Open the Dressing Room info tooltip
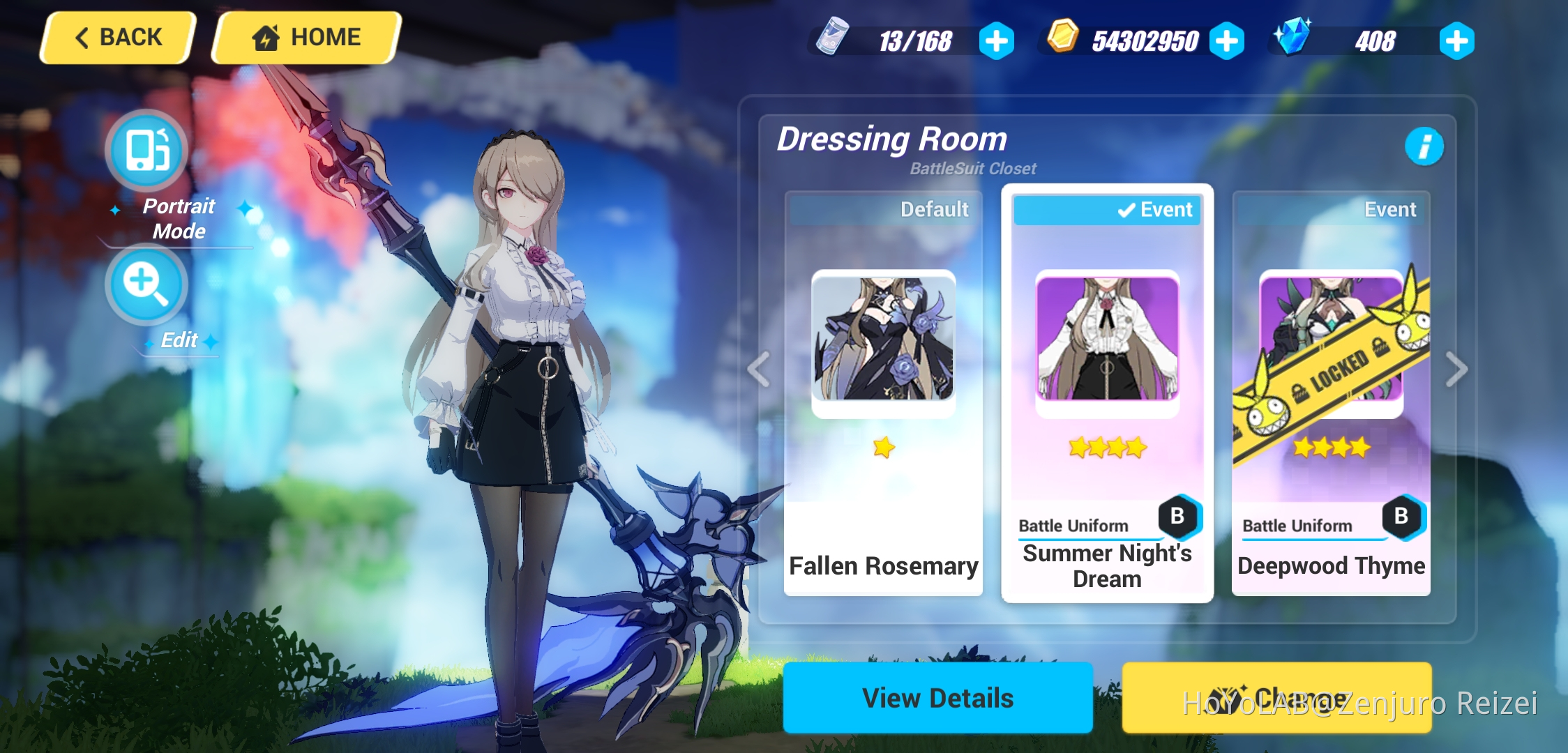This screenshot has height=753, width=1568. click(x=1425, y=146)
